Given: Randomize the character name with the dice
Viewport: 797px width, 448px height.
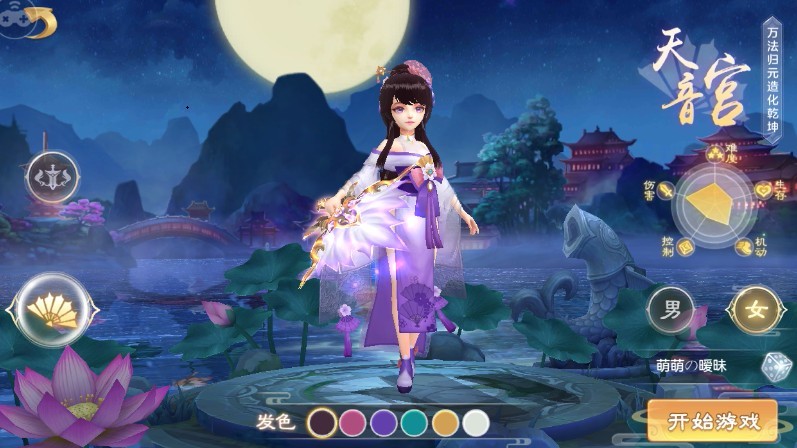Looking at the screenshot, I should coord(773,367).
